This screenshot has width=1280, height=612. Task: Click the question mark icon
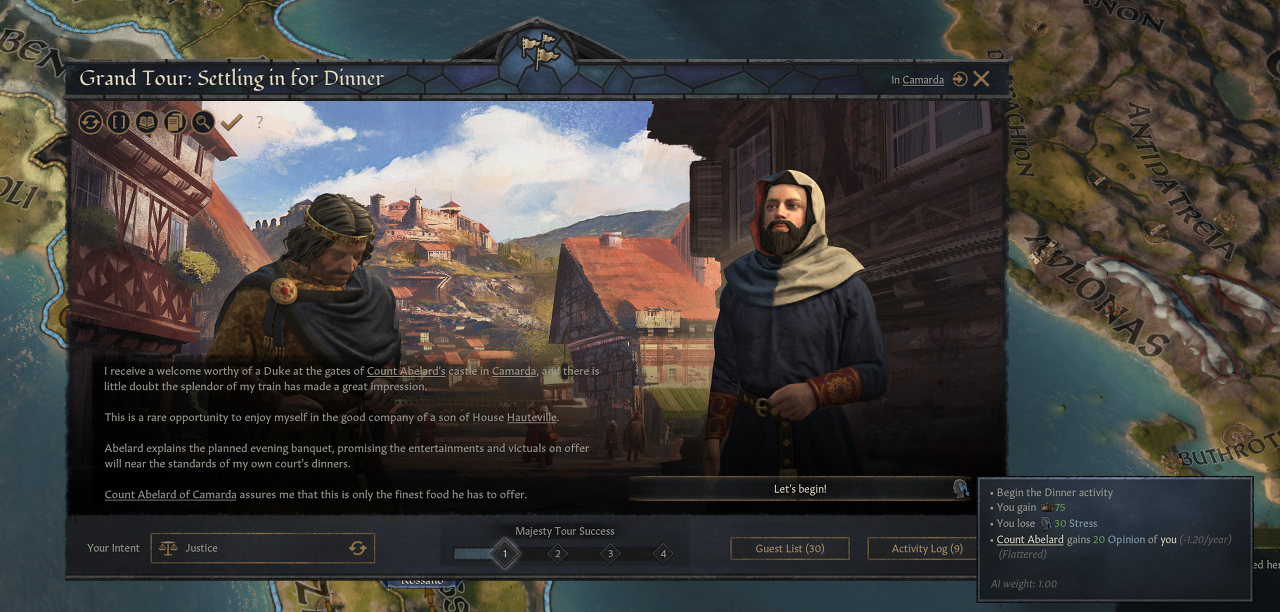[x=260, y=122]
